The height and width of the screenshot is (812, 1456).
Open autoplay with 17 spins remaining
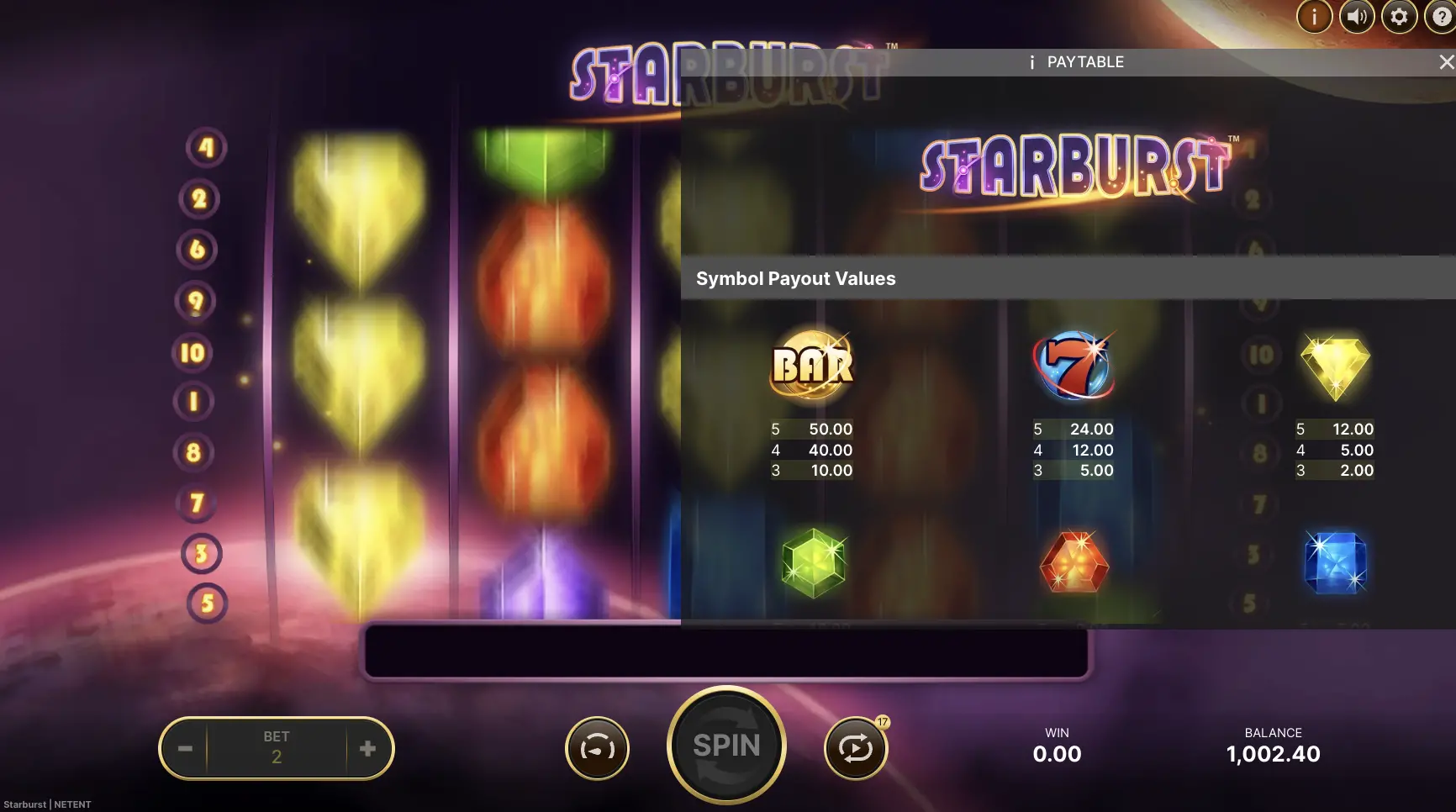[x=857, y=746]
